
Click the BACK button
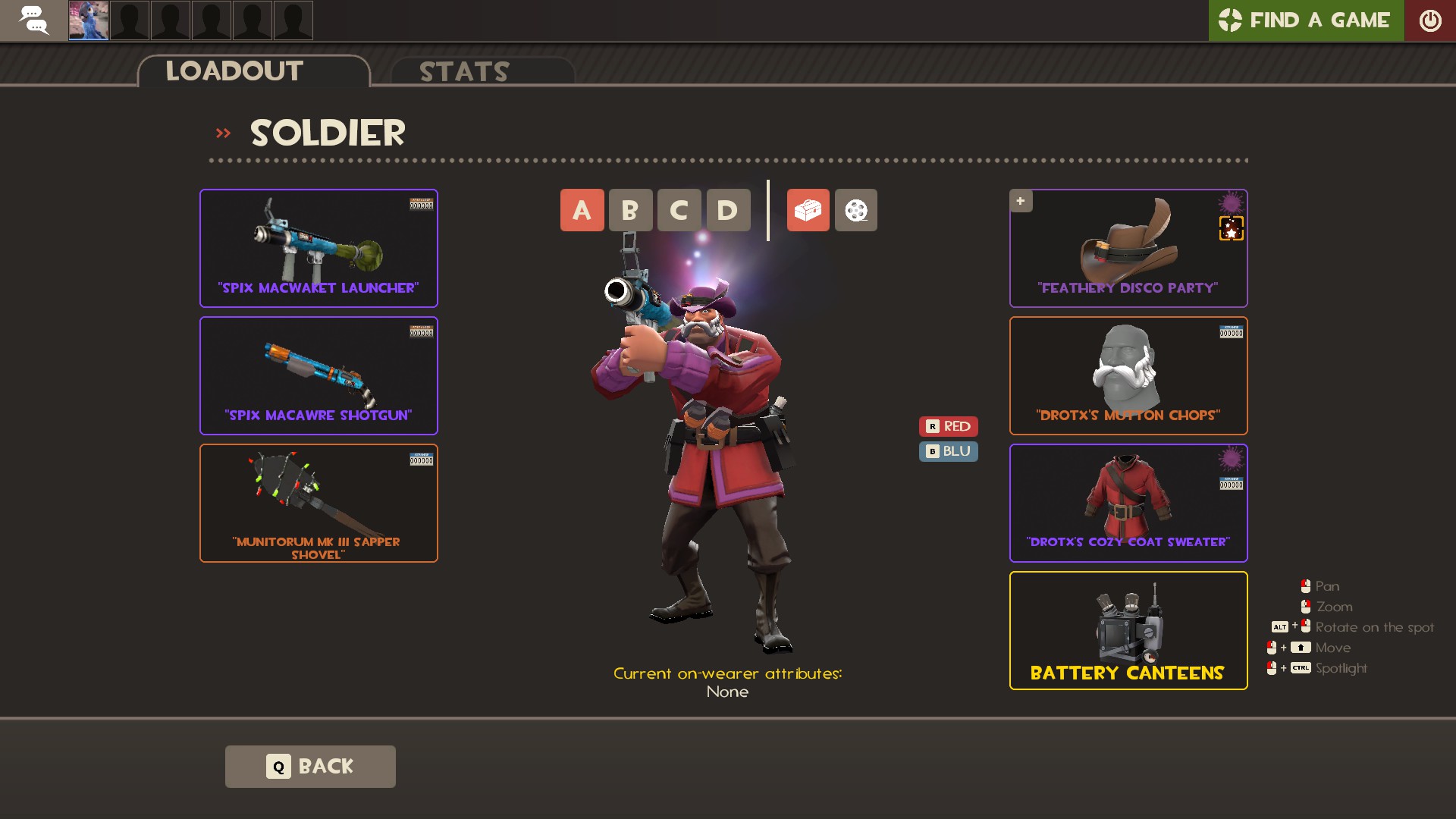[x=309, y=766]
